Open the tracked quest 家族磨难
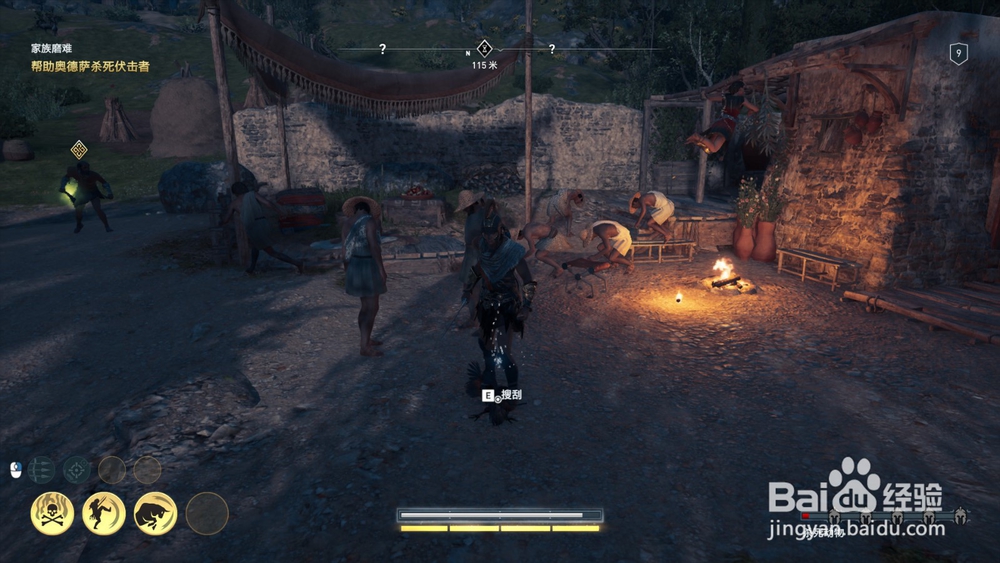Viewport: 1000px width, 563px height. pos(50,47)
